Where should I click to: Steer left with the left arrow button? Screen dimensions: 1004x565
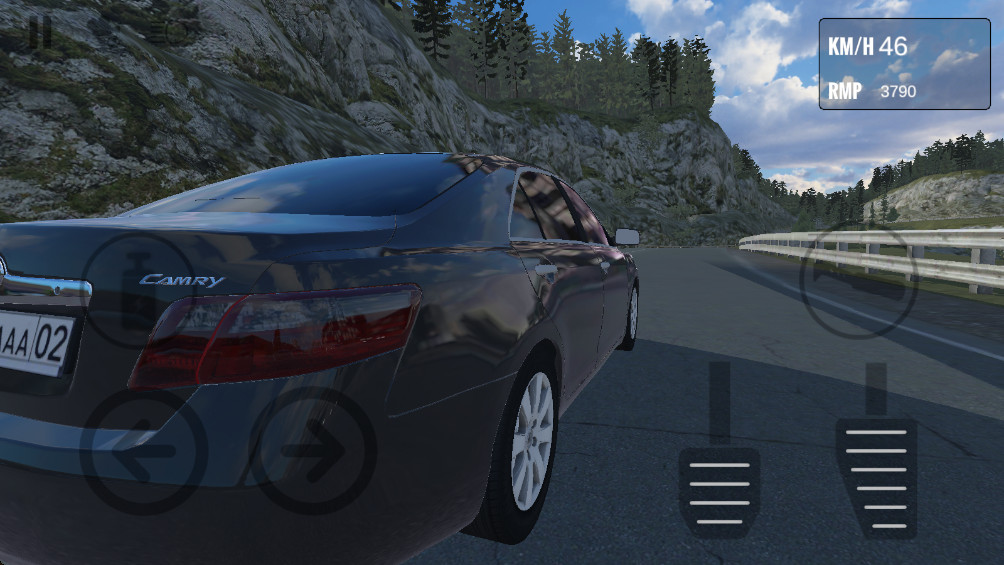tap(143, 451)
